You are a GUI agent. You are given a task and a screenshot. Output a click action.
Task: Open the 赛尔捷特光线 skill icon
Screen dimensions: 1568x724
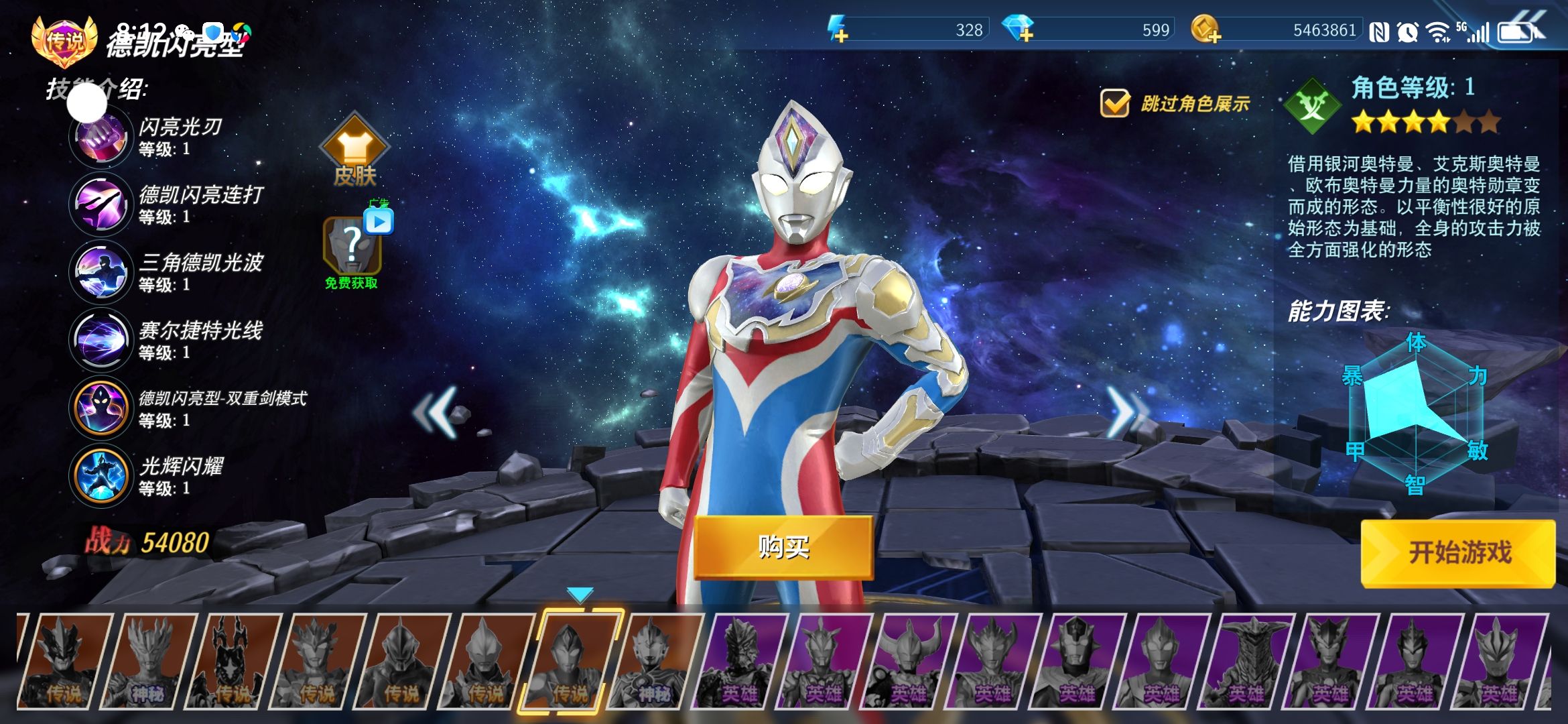click(101, 340)
